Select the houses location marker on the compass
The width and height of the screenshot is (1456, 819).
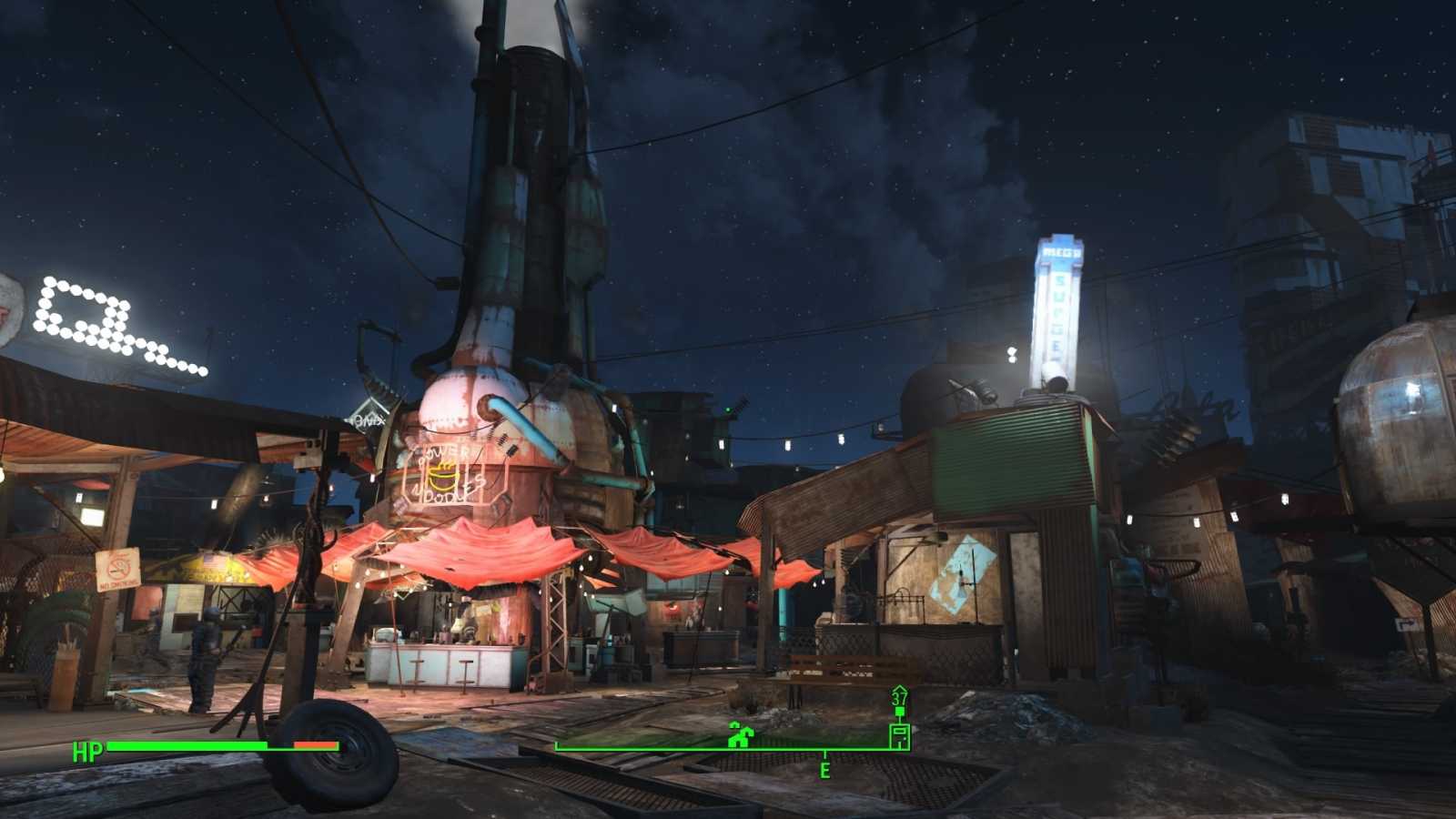click(741, 735)
